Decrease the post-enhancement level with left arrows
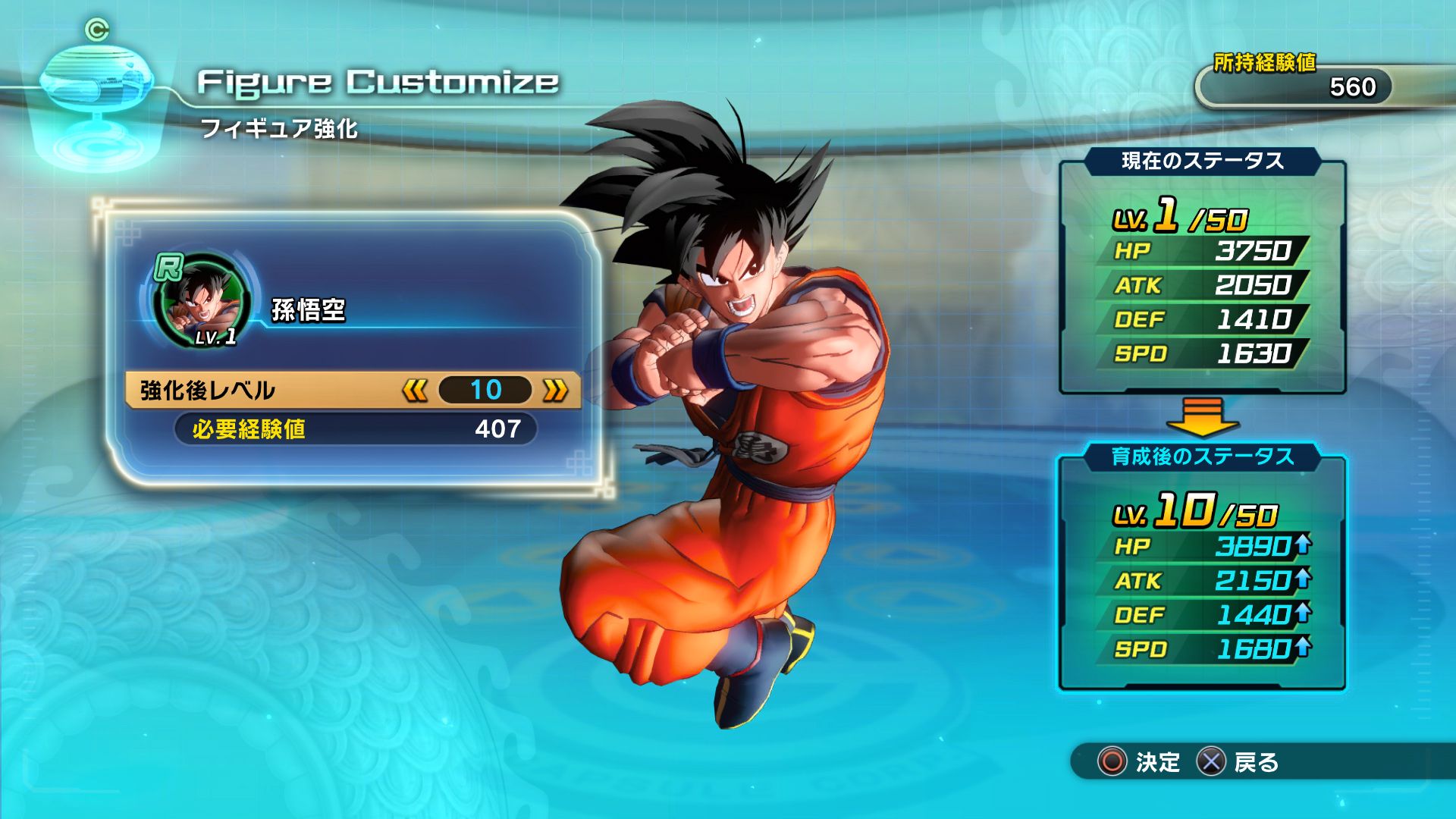This screenshot has width=1456, height=819. (415, 391)
